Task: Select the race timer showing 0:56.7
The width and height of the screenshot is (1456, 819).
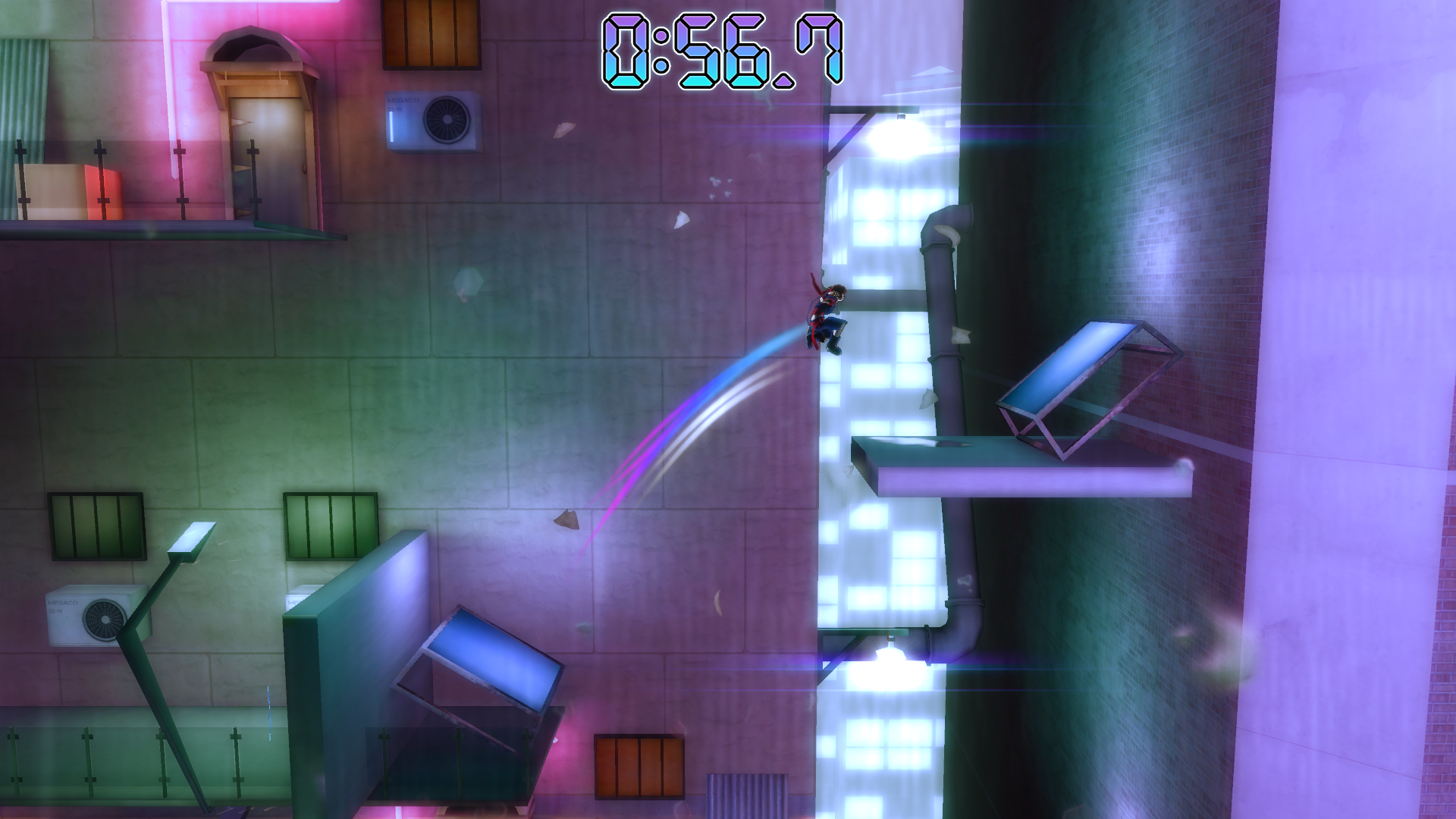Action: click(x=720, y=49)
